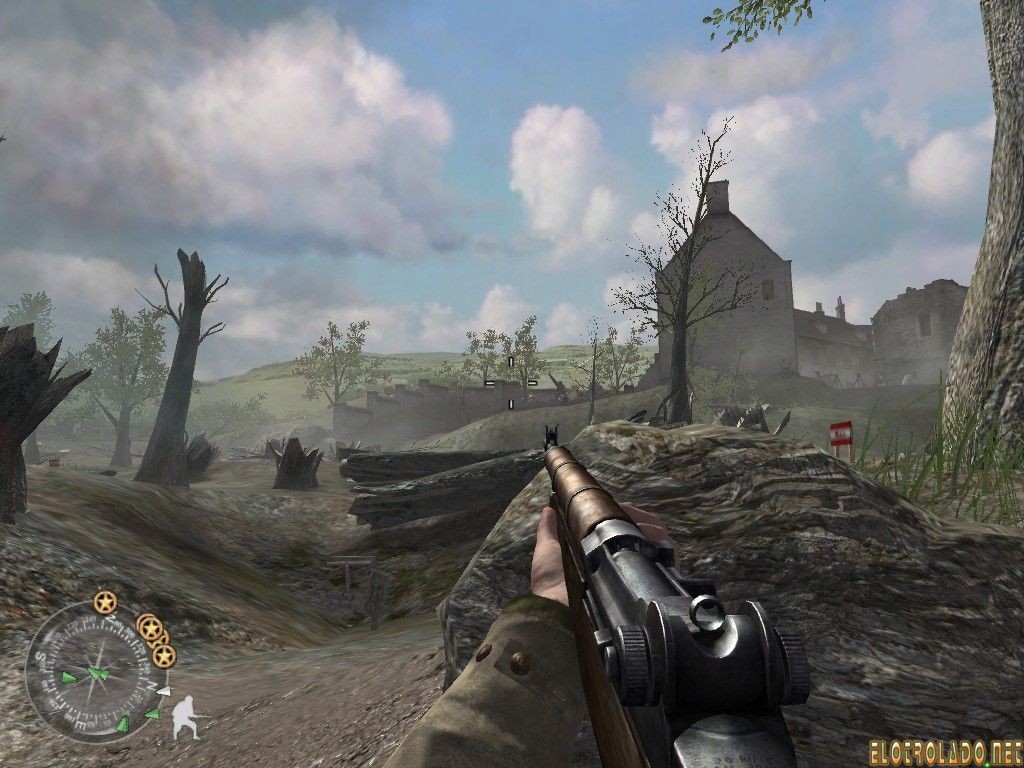Select the soldier stance indicator icon
Image resolution: width=1024 pixels, height=768 pixels.
[x=188, y=717]
